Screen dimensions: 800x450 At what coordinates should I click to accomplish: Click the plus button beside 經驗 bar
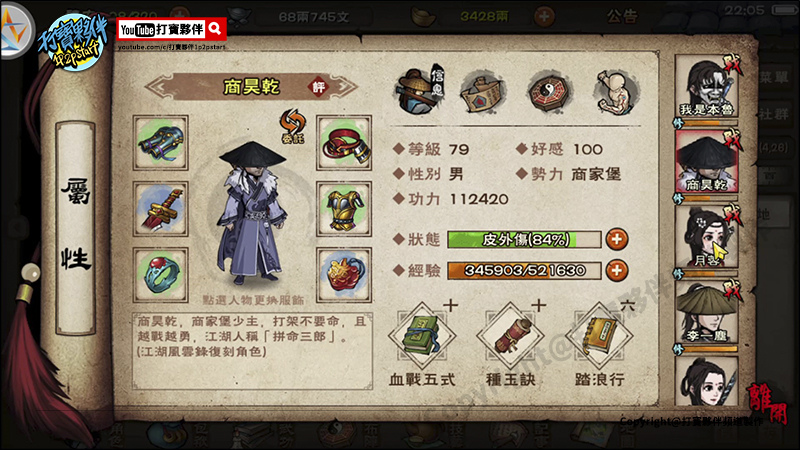pyautogui.click(x=617, y=270)
